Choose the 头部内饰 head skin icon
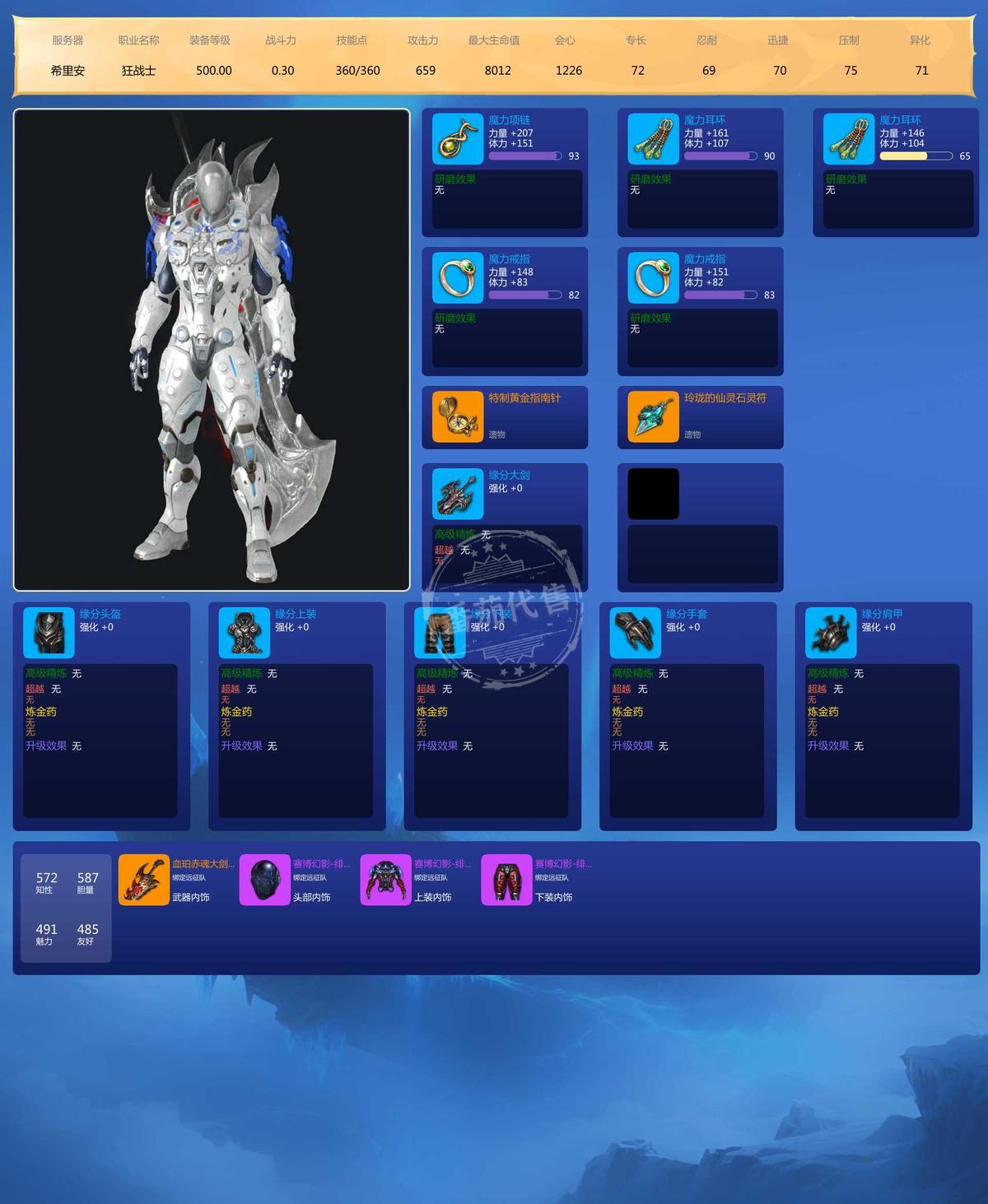The height and width of the screenshot is (1204, 988). point(264,880)
